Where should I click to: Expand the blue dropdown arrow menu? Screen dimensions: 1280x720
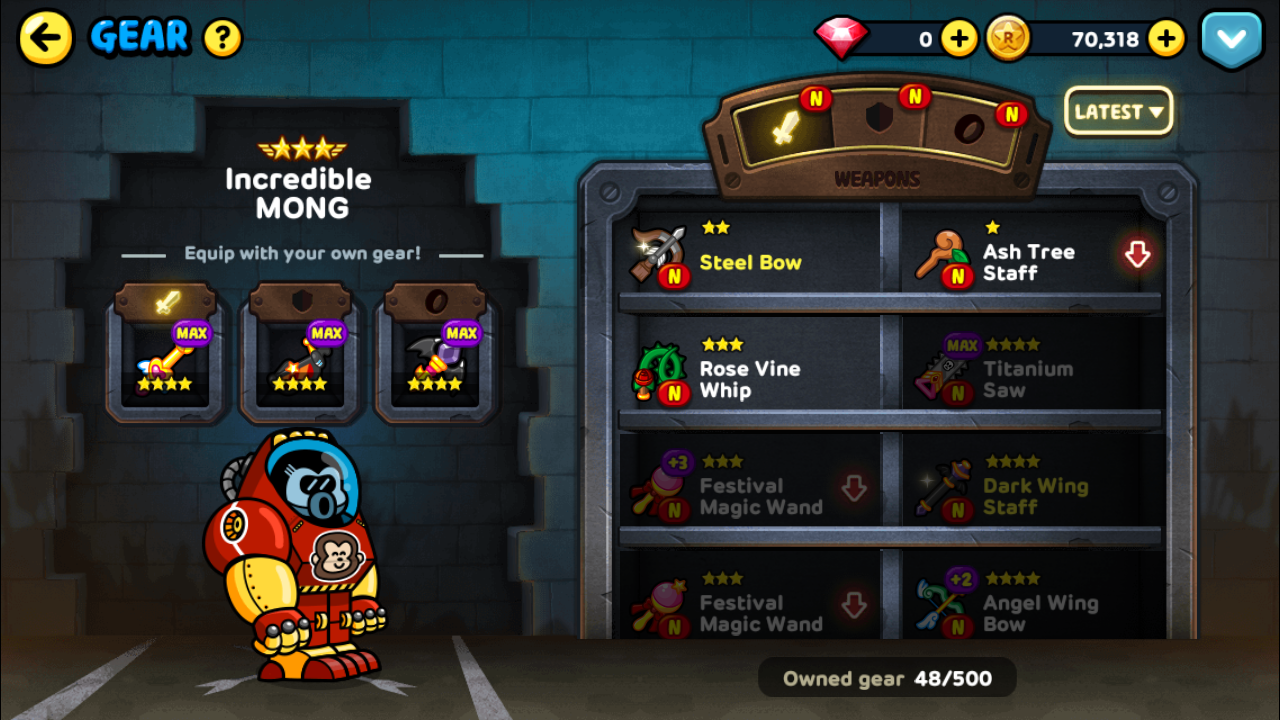1231,40
